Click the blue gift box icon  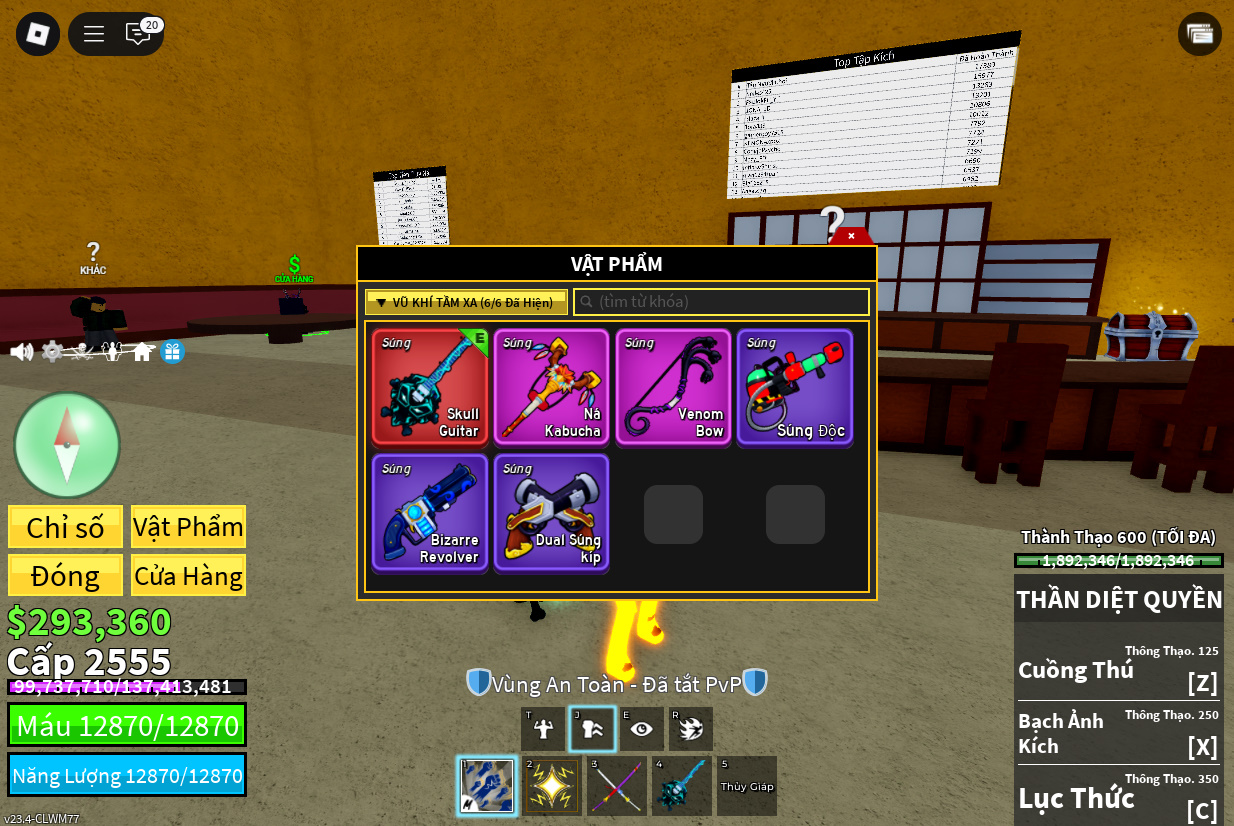pyautogui.click(x=172, y=352)
